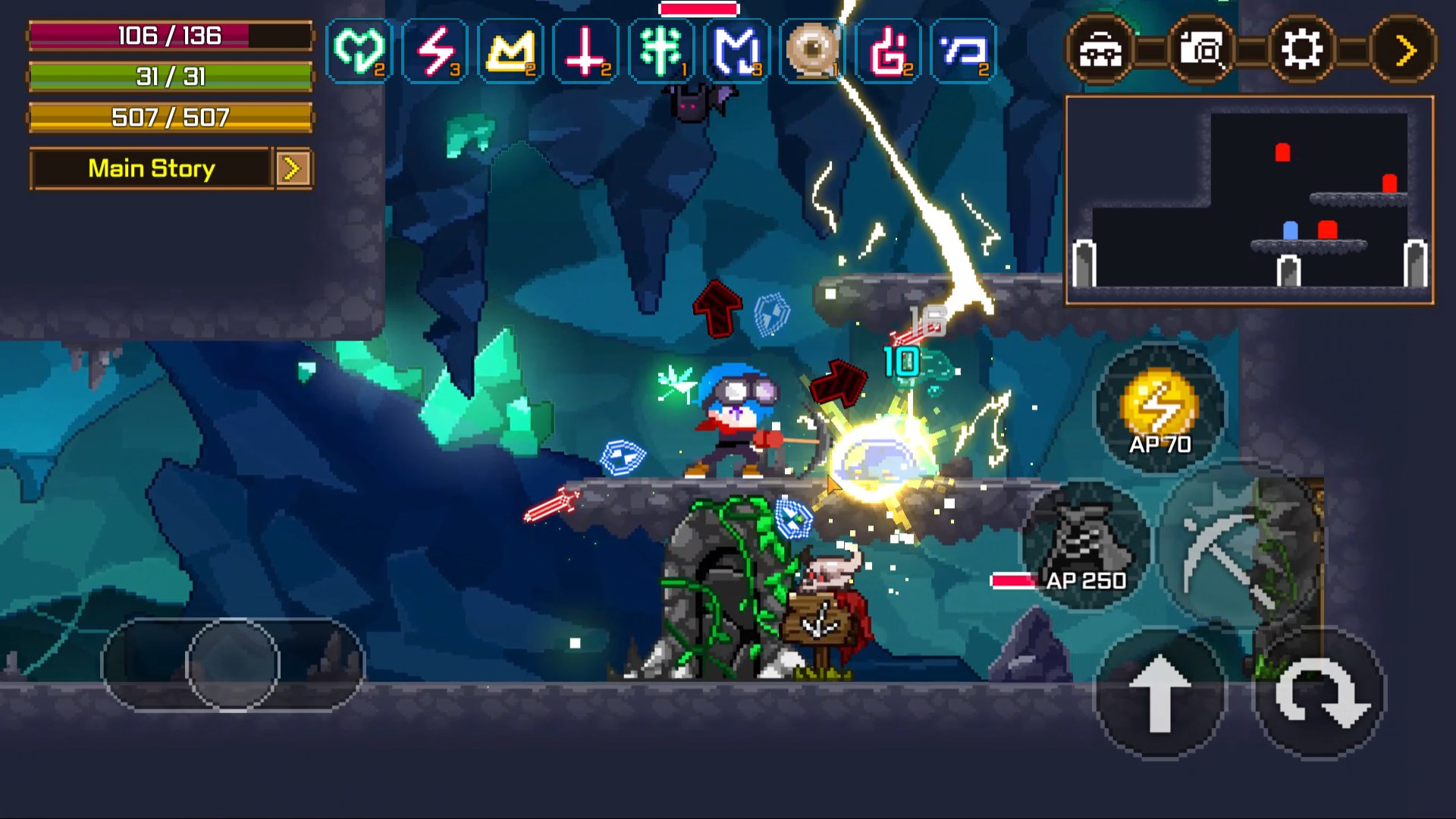Select the eyeball relic icon
Viewport: 1456px width, 819px height.
(812, 51)
